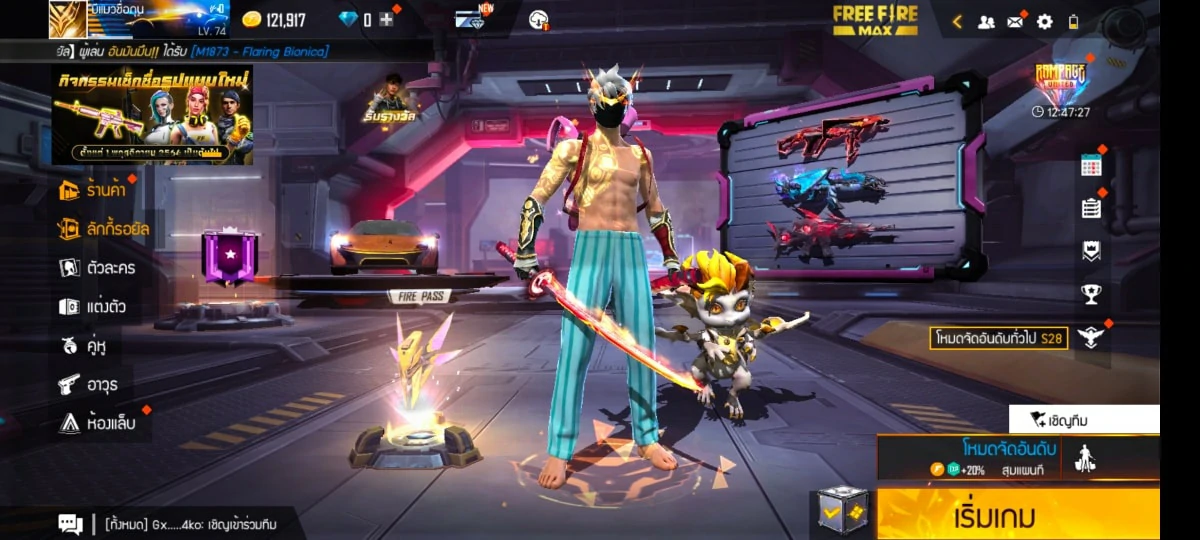
Task: Open the ร้านค้า shop menu
Action: click(97, 189)
